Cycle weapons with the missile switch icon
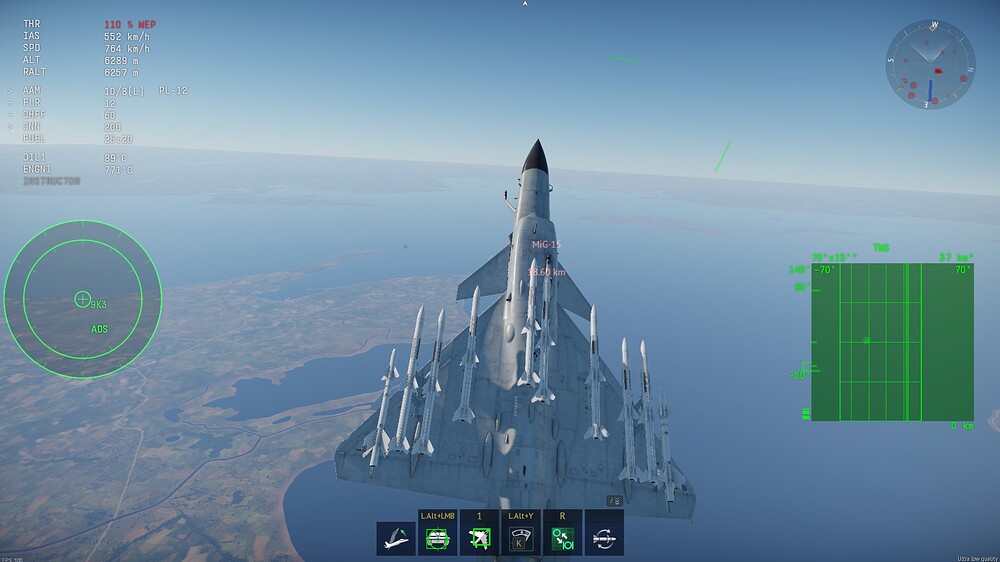This screenshot has height=562, width=1000. pyautogui.click(x=604, y=538)
